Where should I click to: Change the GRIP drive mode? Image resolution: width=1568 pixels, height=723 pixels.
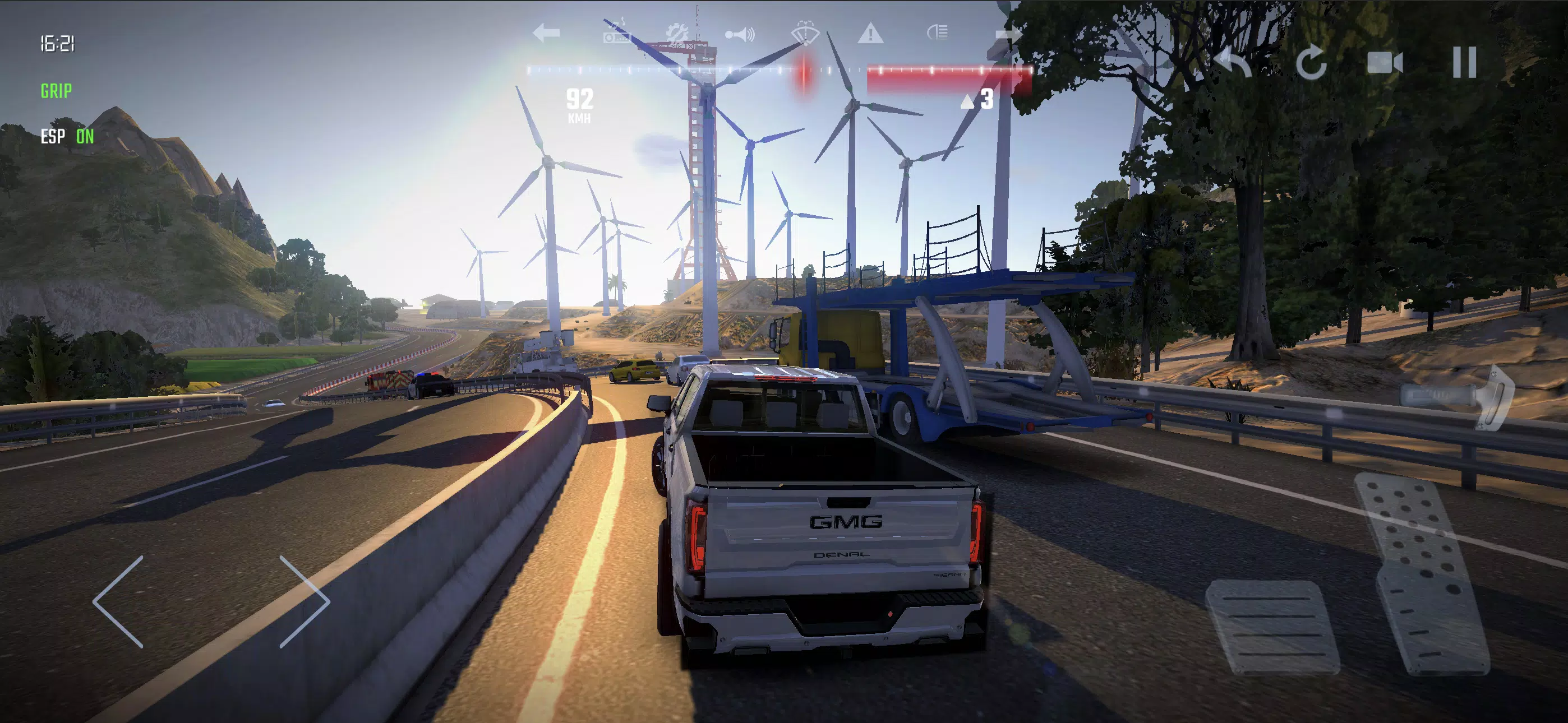click(x=56, y=91)
